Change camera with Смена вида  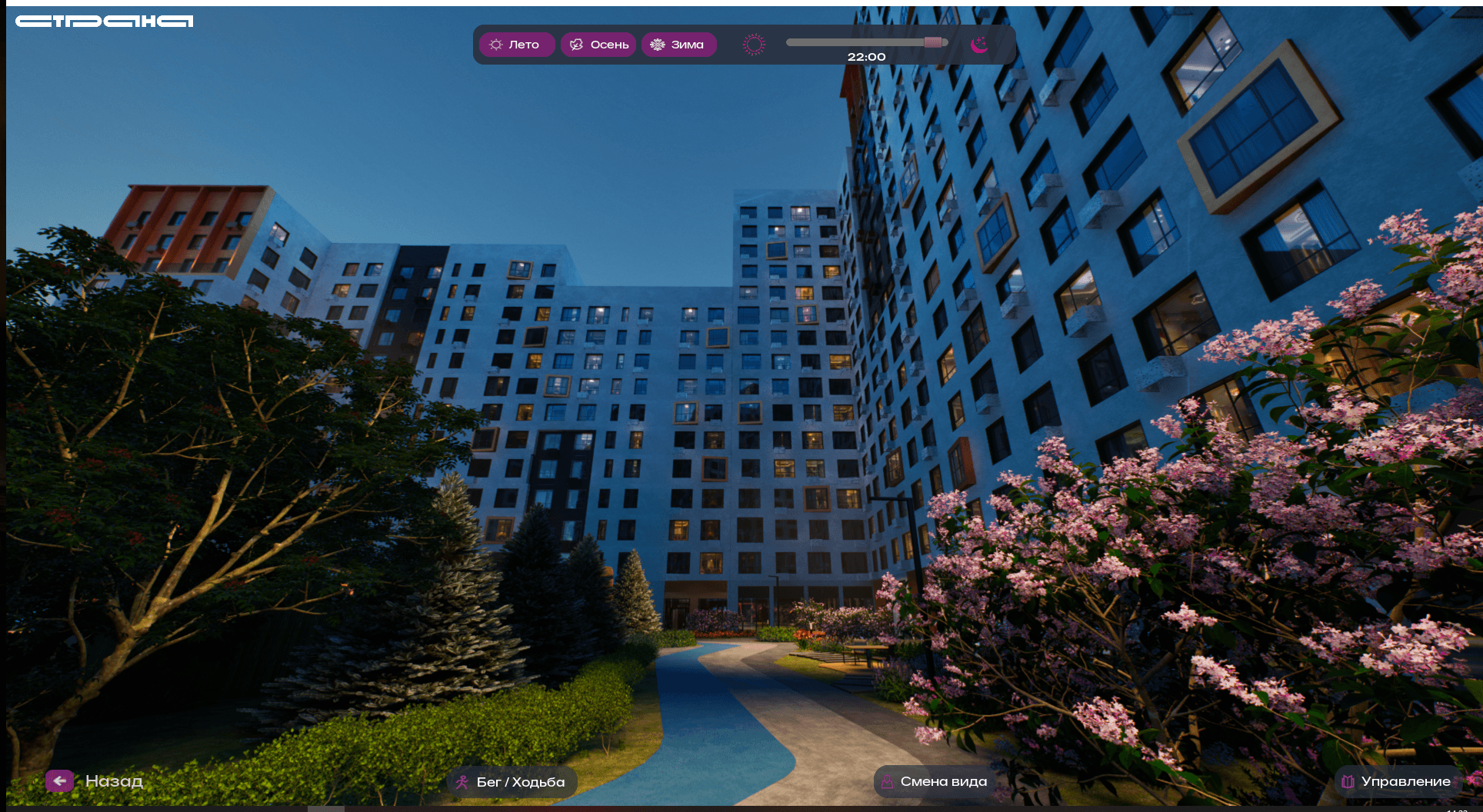tap(933, 781)
